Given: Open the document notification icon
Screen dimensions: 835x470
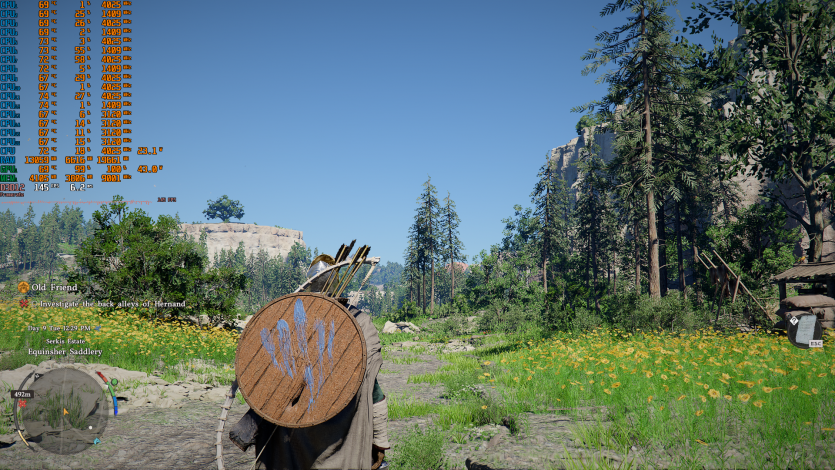Looking at the screenshot, I should 803,327.
